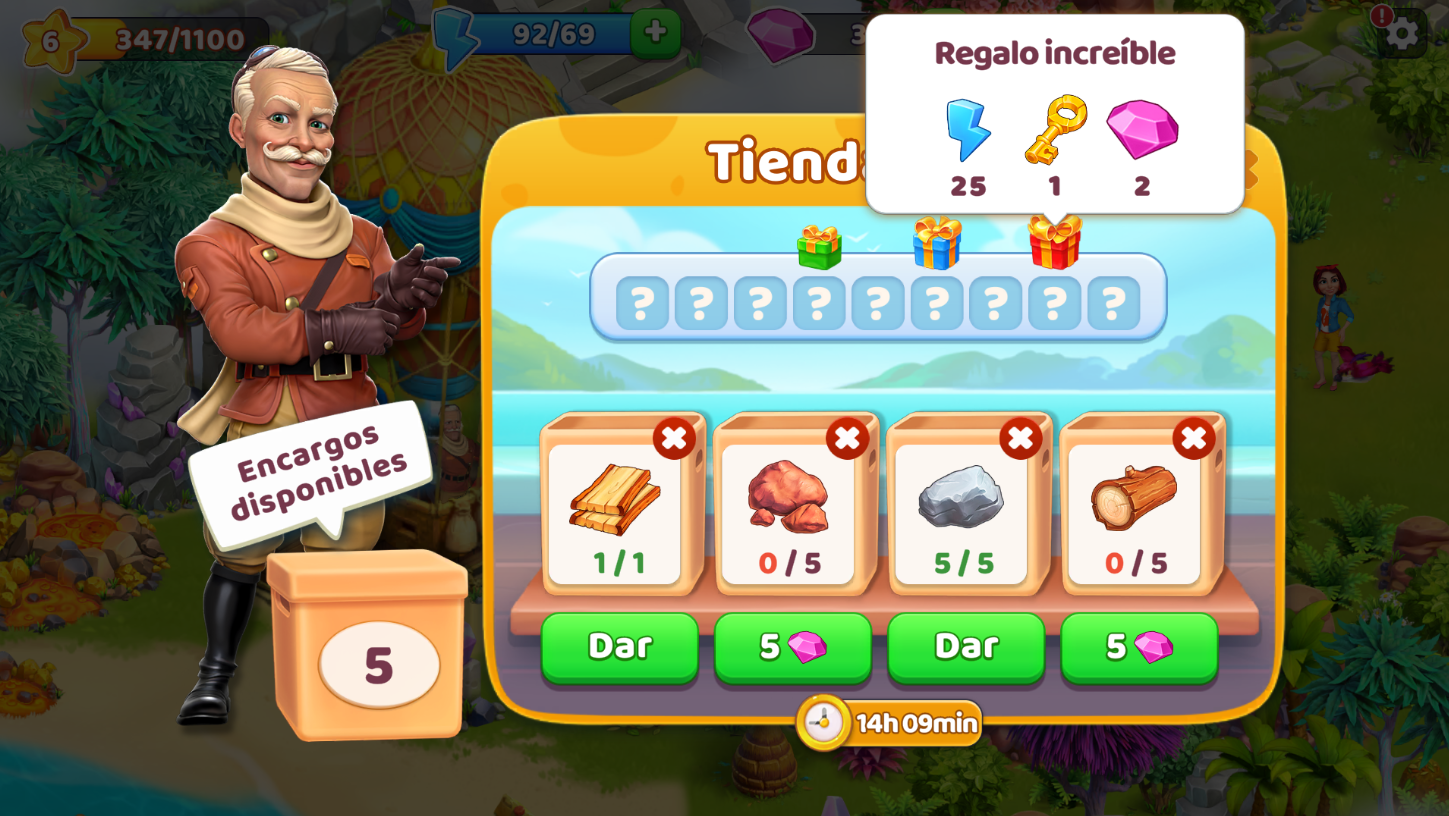The width and height of the screenshot is (1449, 816).
Task: Add energy with the green plus button
Action: tap(655, 33)
